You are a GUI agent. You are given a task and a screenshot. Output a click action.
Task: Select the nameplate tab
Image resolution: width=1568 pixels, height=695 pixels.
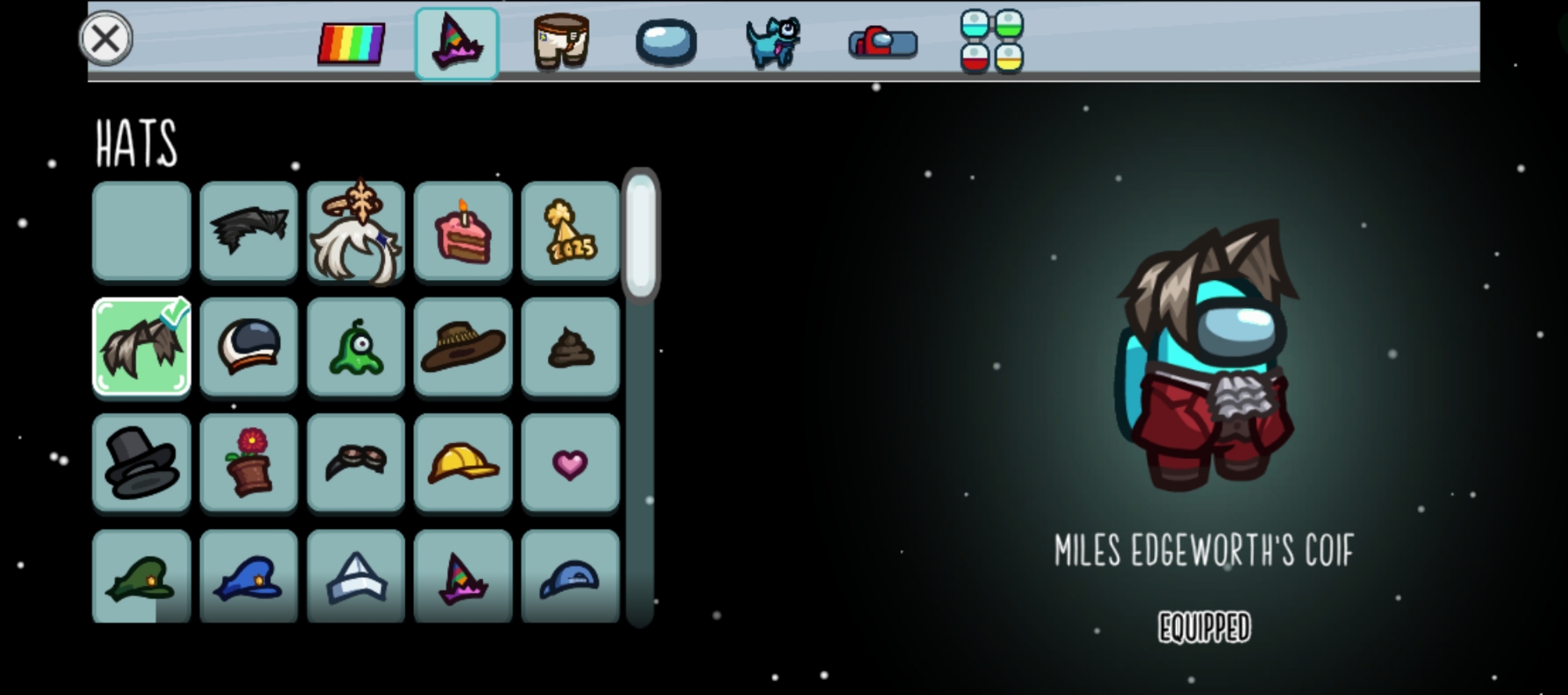tap(883, 42)
